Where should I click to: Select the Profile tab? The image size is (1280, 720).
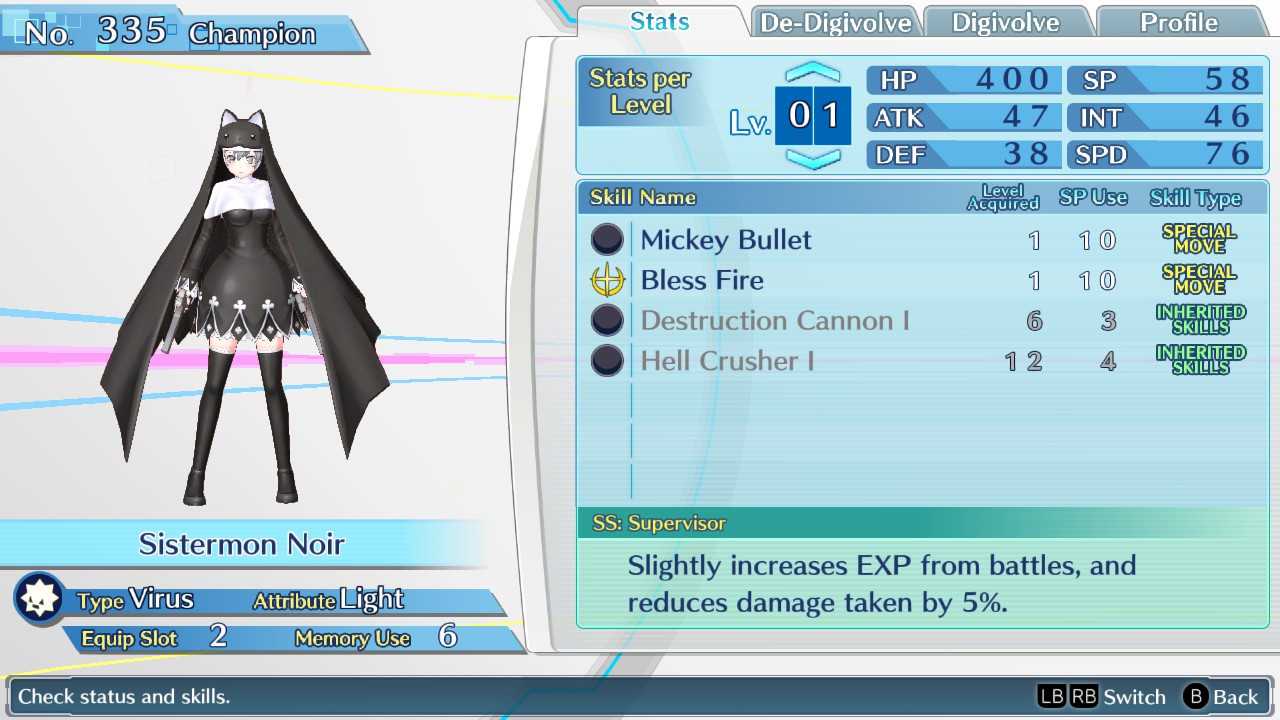1181,20
